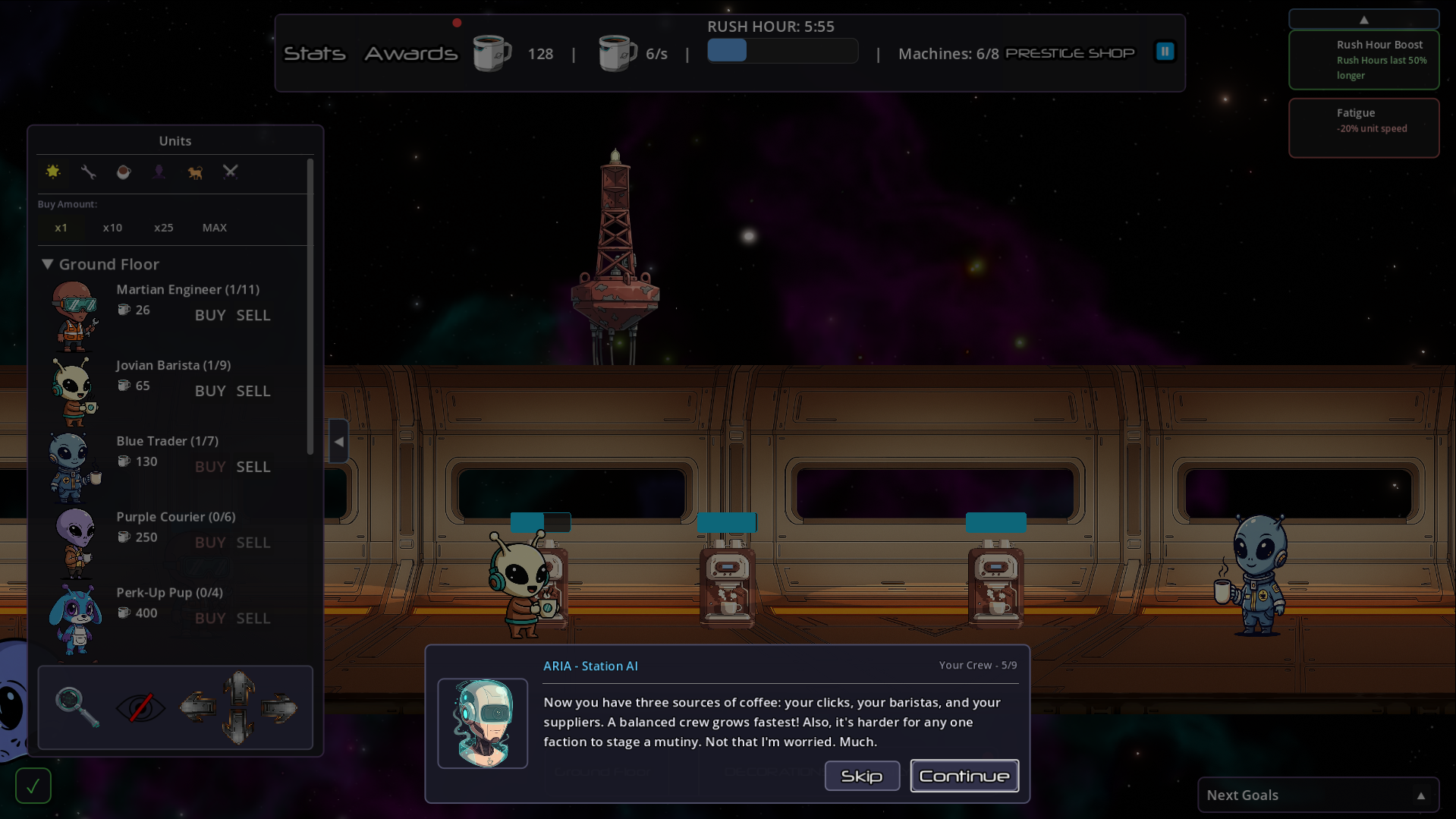Pause the game with the pause button
The image size is (1456, 819).
[1165, 50]
